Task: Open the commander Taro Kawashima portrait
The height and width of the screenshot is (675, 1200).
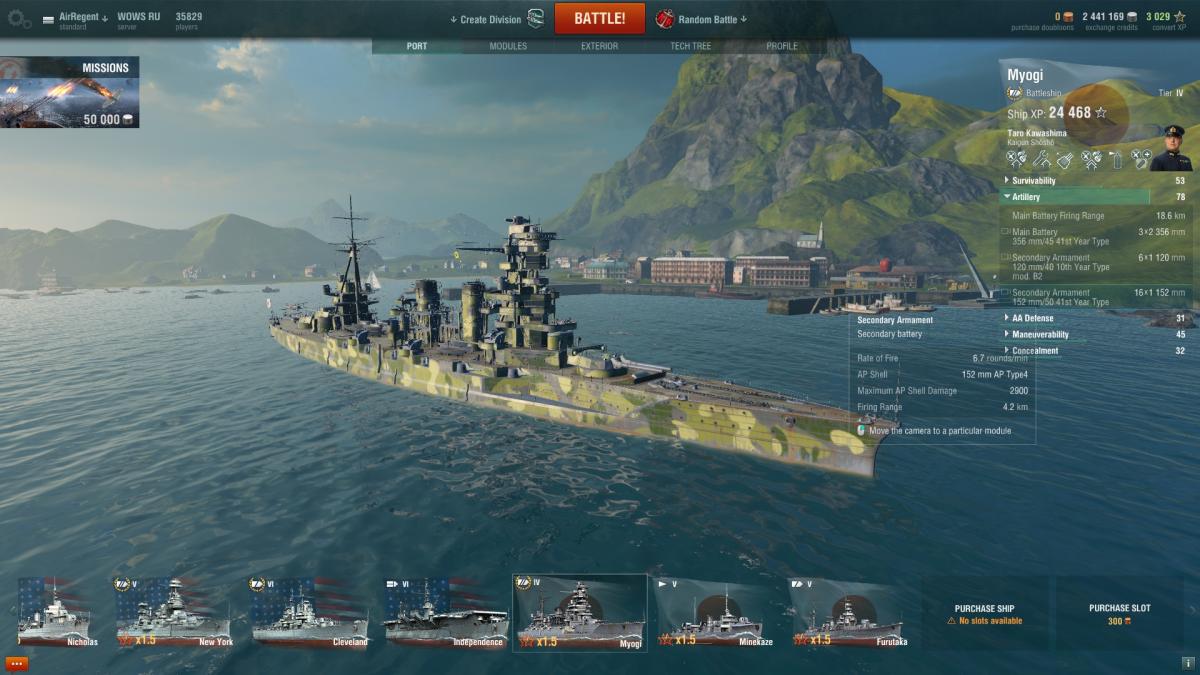Action: (x=1170, y=148)
